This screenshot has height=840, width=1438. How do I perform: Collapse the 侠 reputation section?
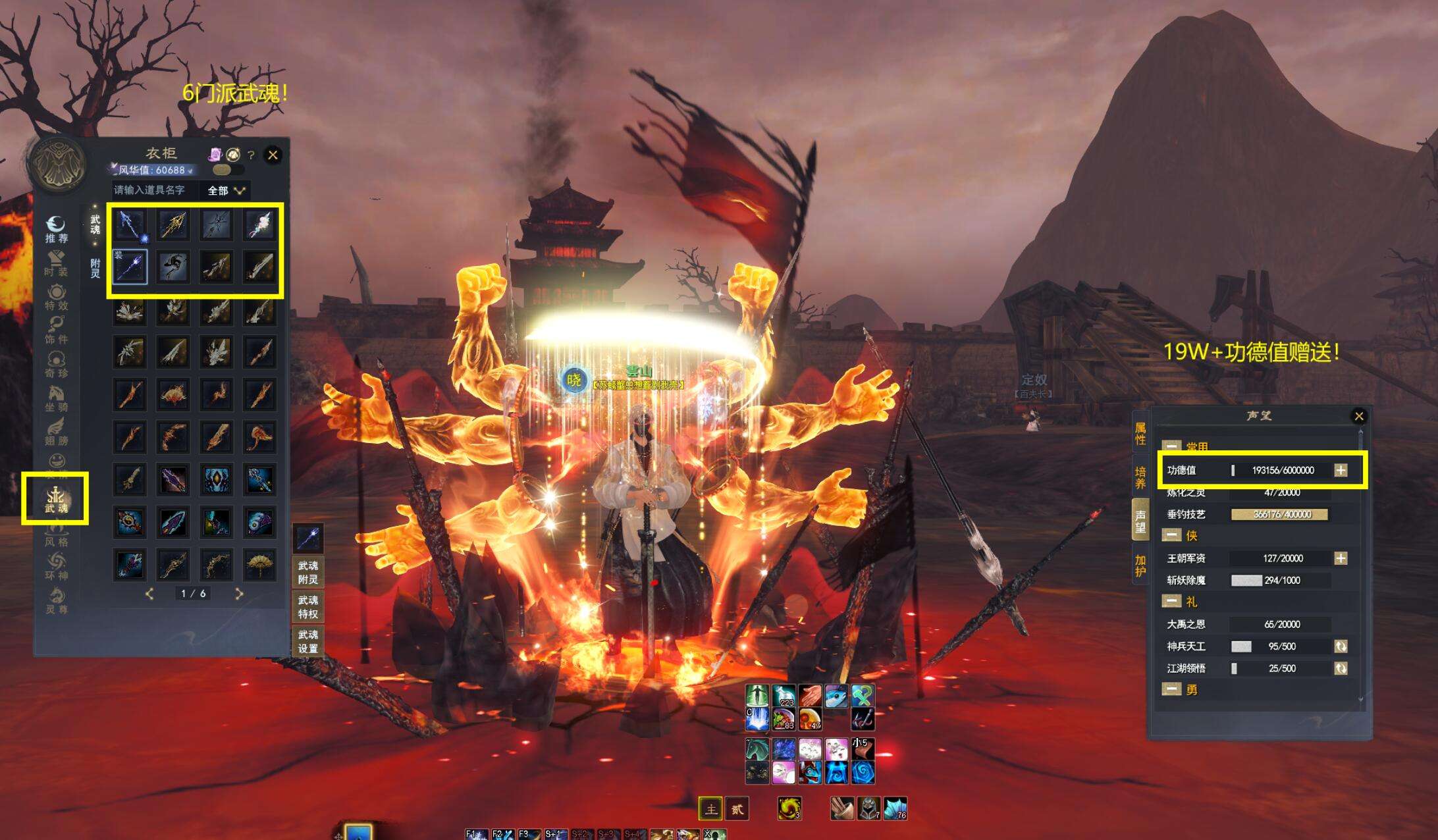click(x=1171, y=536)
